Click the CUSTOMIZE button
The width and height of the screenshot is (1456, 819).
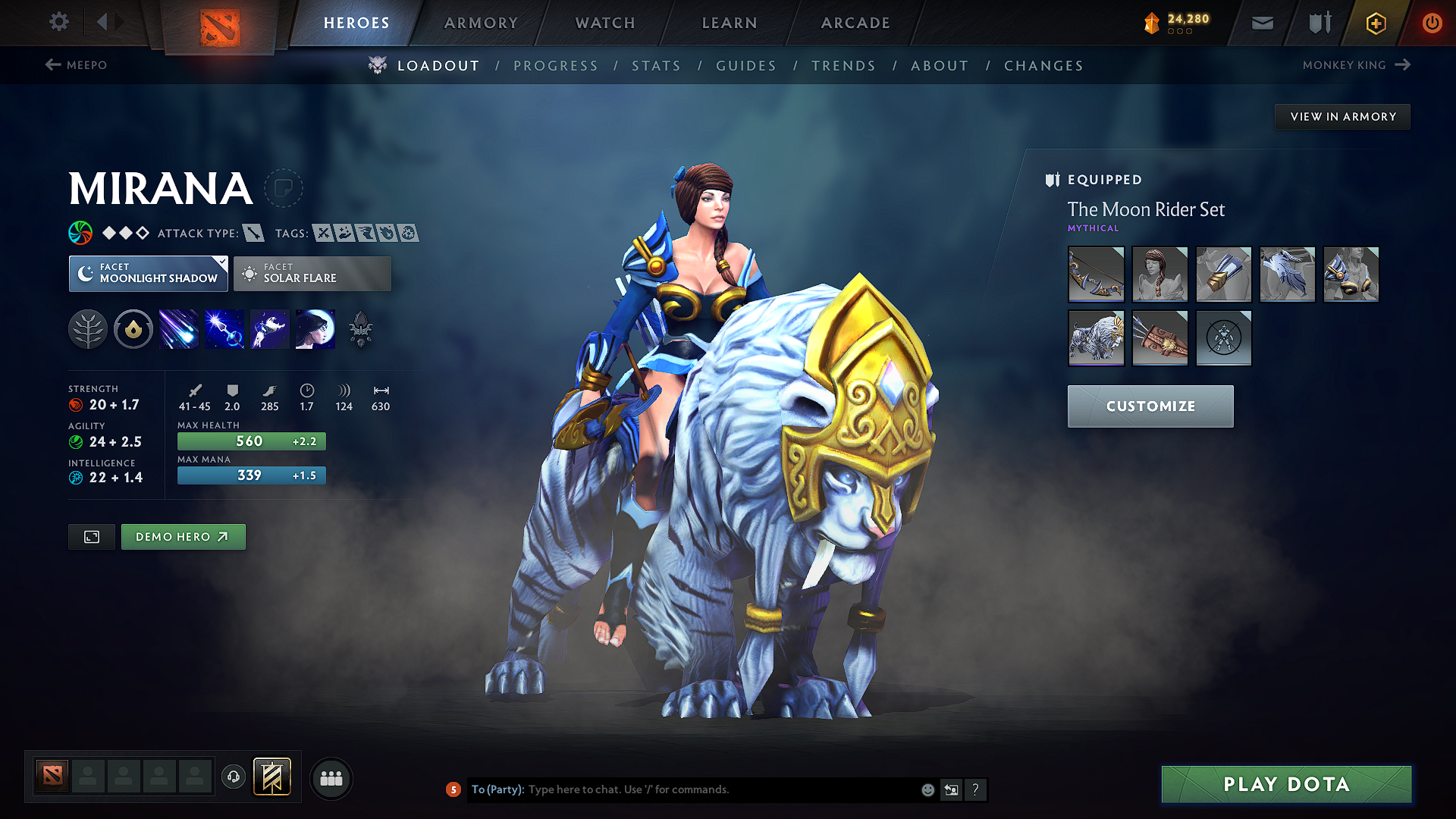point(1150,406)
